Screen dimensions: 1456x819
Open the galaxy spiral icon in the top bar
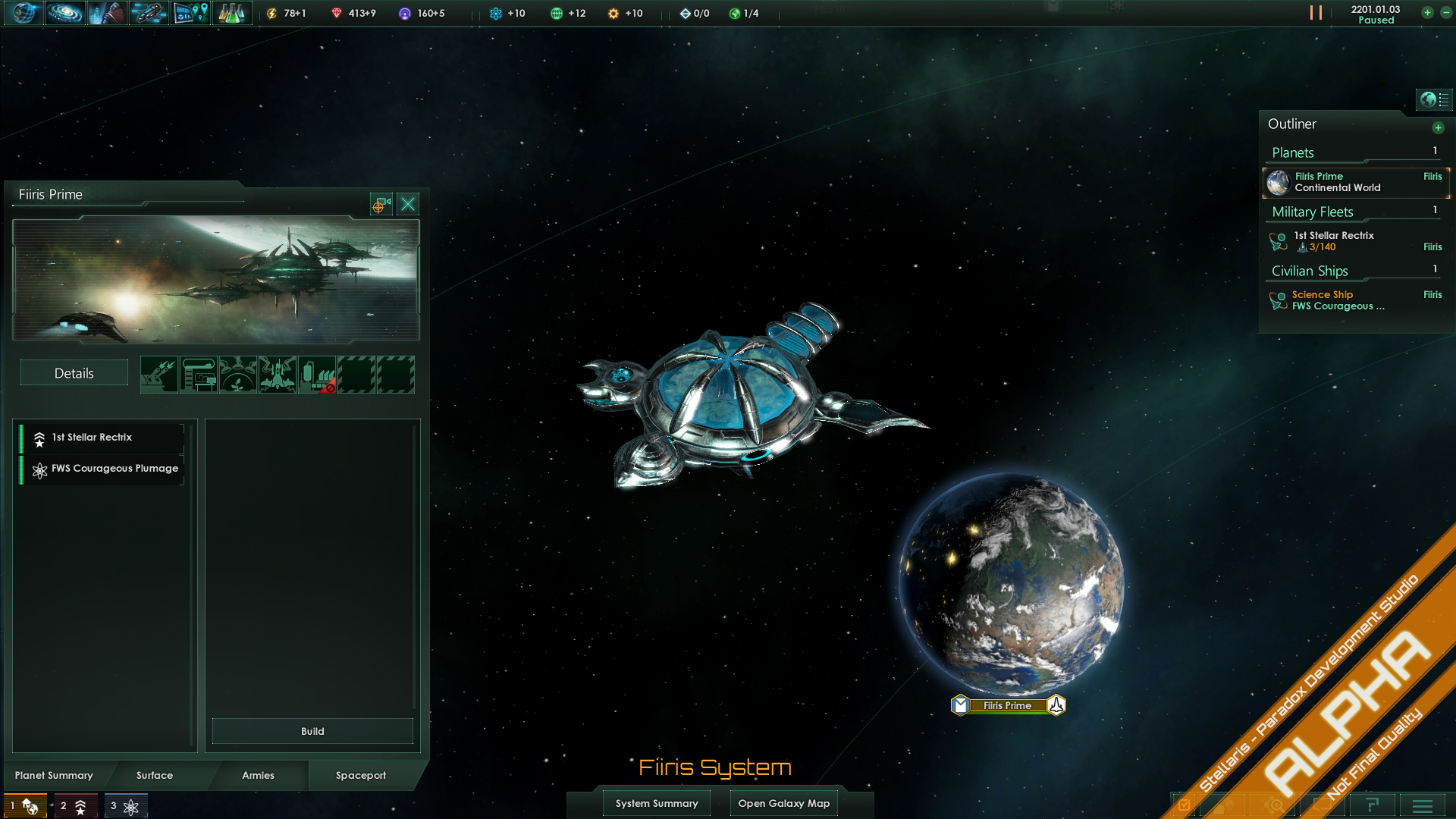point(65,13)
